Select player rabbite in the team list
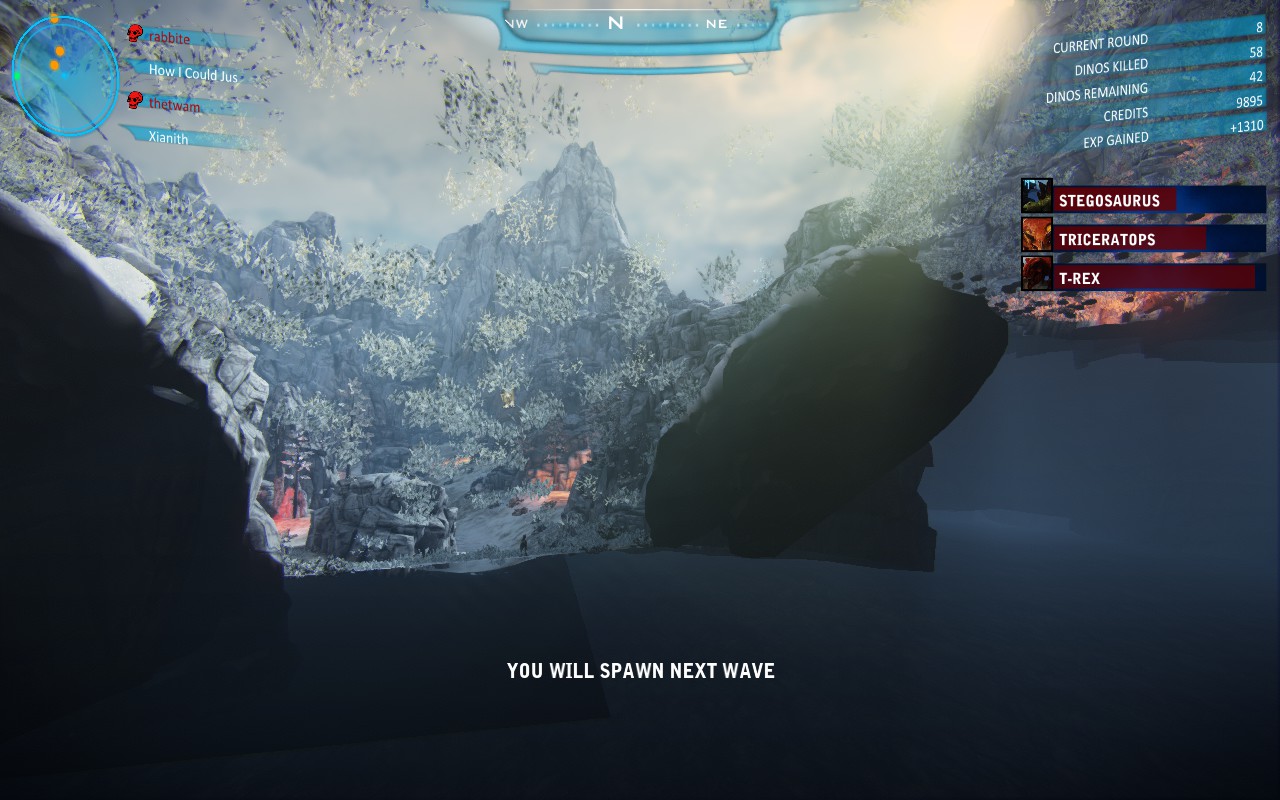Image resolution: width=1280 pixels, height=800 pixels. tap(169, 38)
